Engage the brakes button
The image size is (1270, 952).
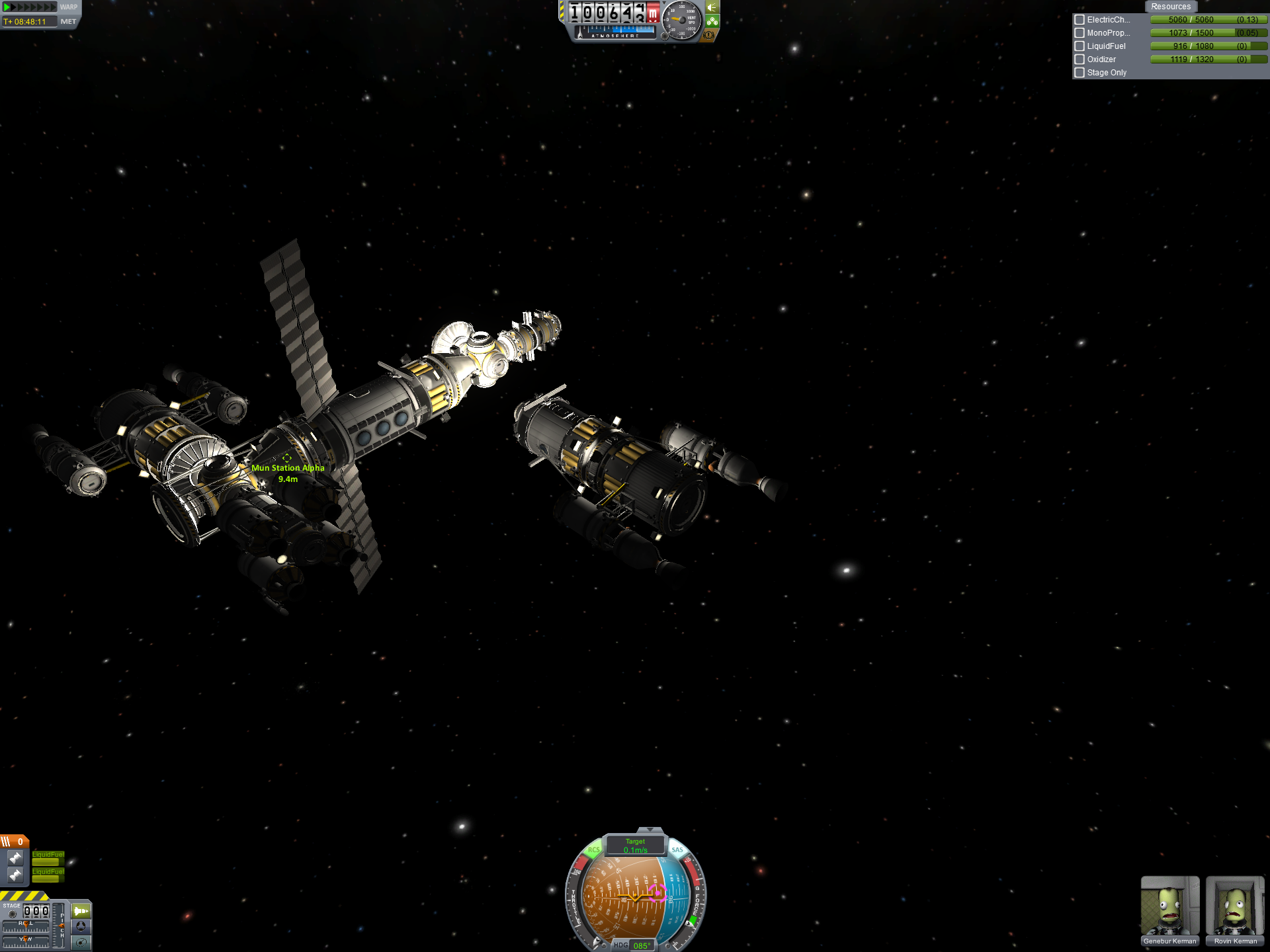(x=709, y=35)
